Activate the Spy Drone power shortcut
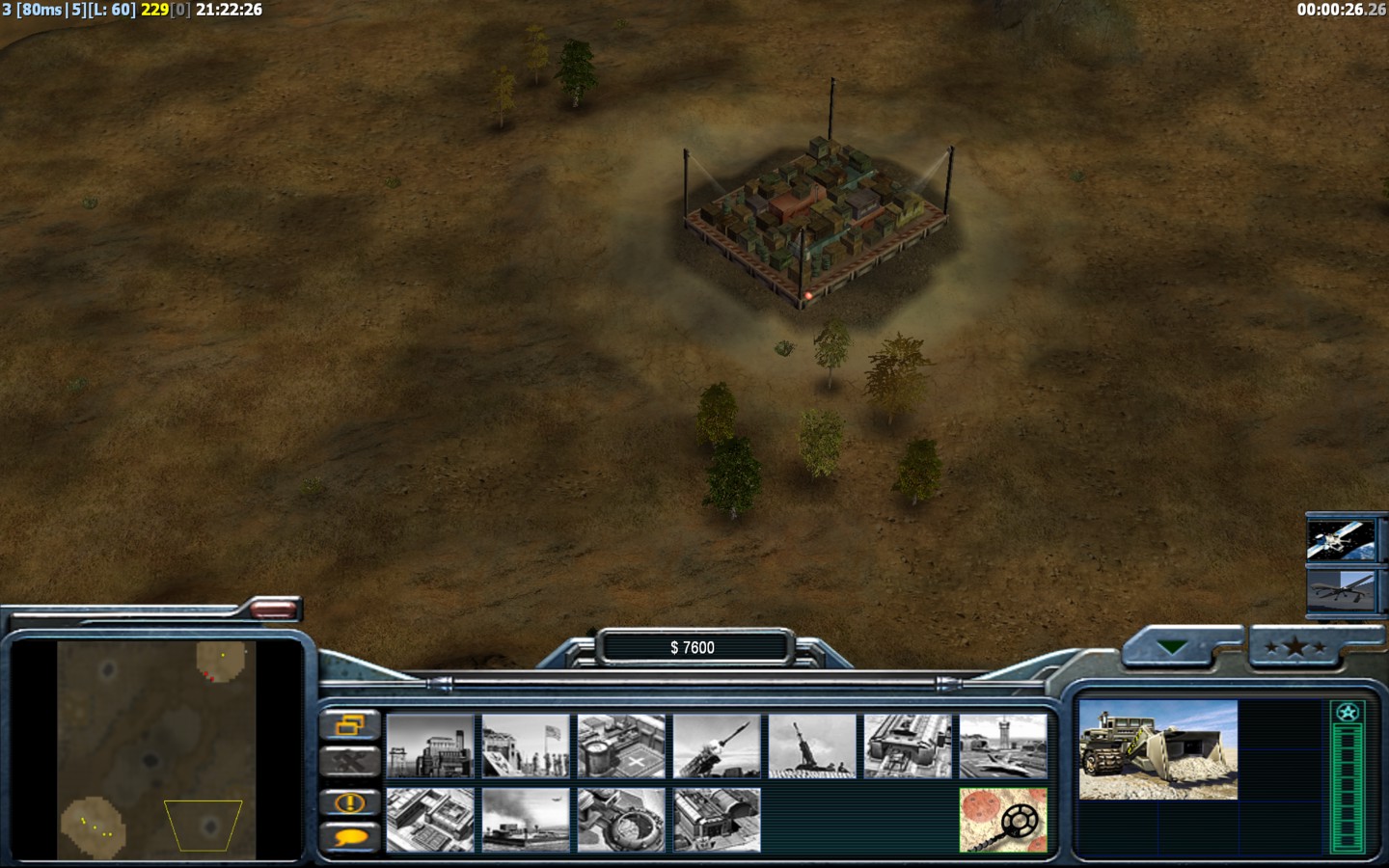The width and height of the screenshot is (1389, 868). tap(1340, 588)
